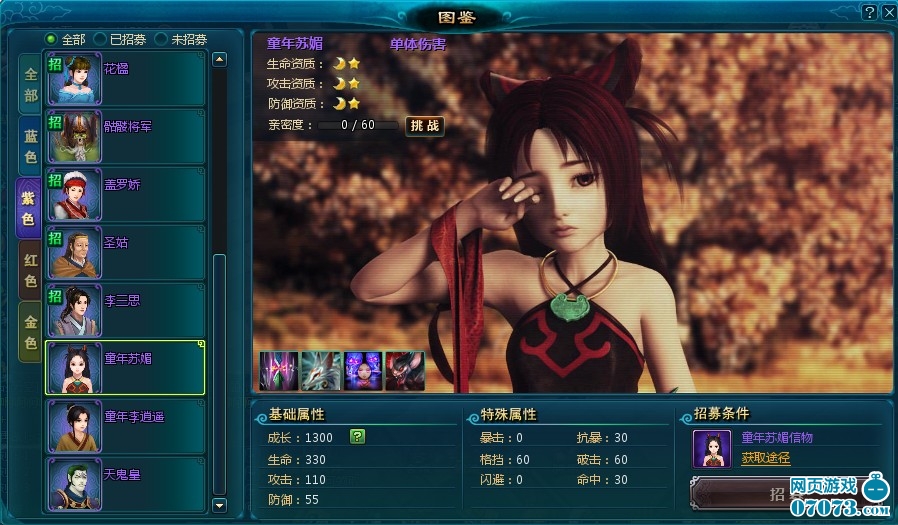This screenshot has height=525, width=898.
Task: Open the help question-mark button in the title bar
Action: click(x=869, y=12)
